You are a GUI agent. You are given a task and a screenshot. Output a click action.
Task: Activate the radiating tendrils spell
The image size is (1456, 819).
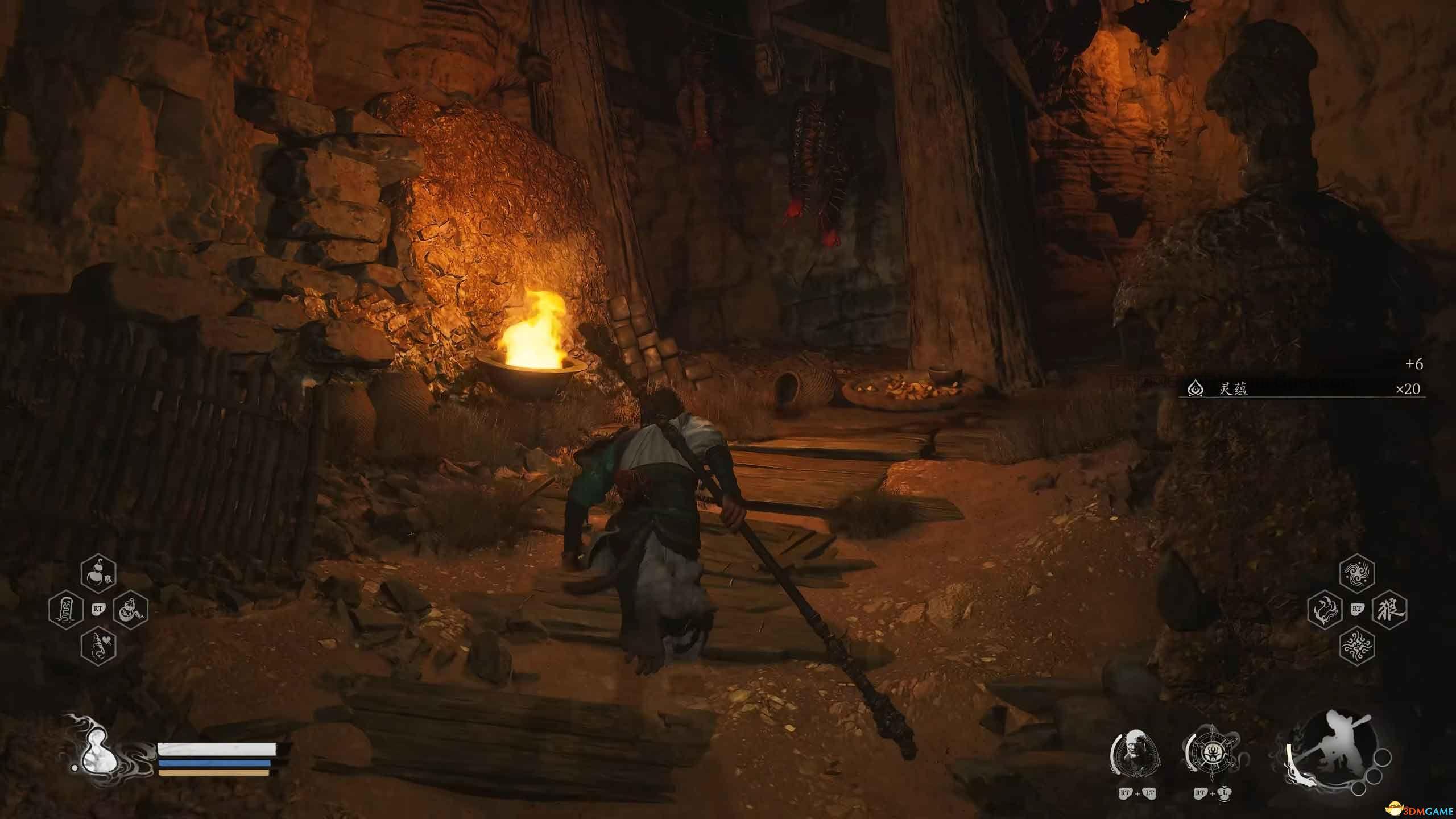(x=1357, y=646)
